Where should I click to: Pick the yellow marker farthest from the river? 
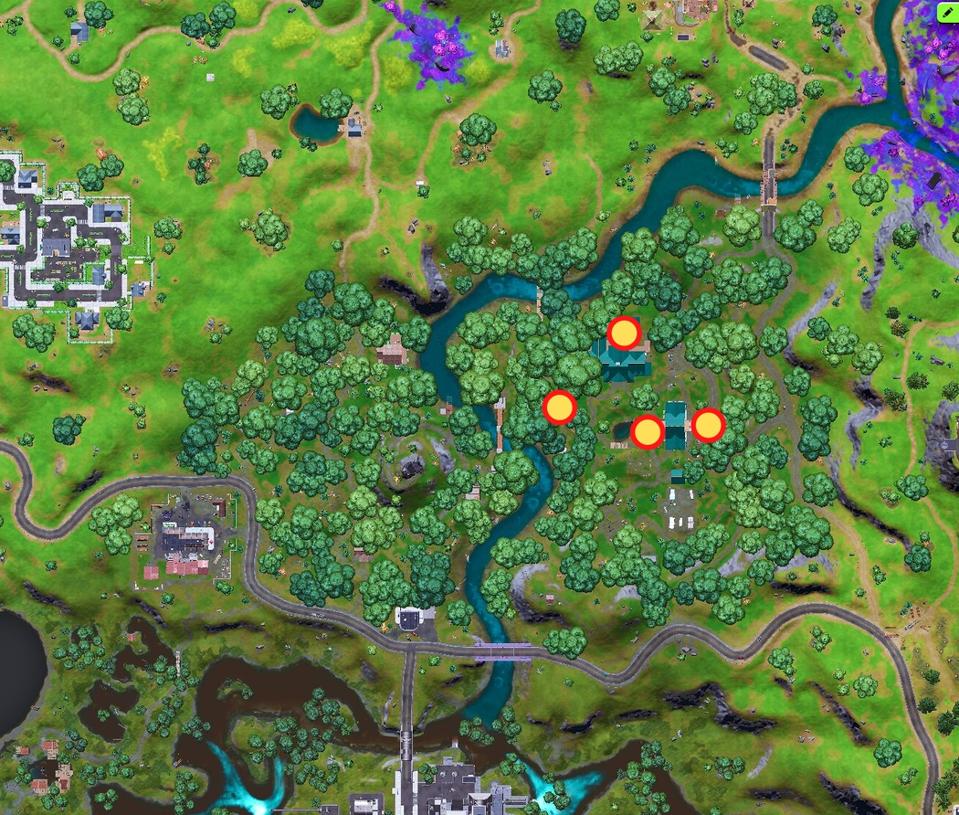click(x=708, y=426)
